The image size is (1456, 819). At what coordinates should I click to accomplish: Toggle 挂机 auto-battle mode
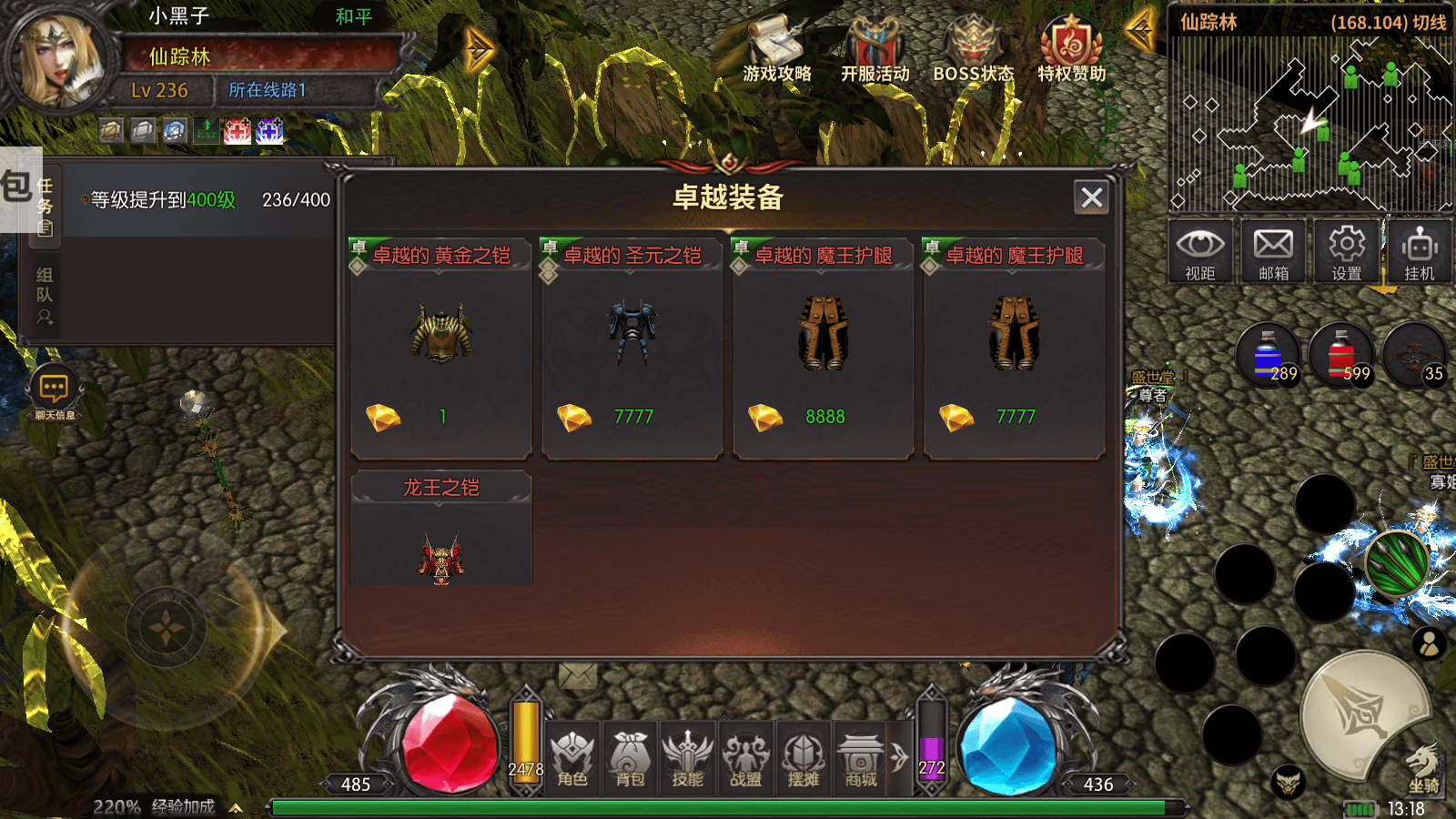[x=1420, y=252]
